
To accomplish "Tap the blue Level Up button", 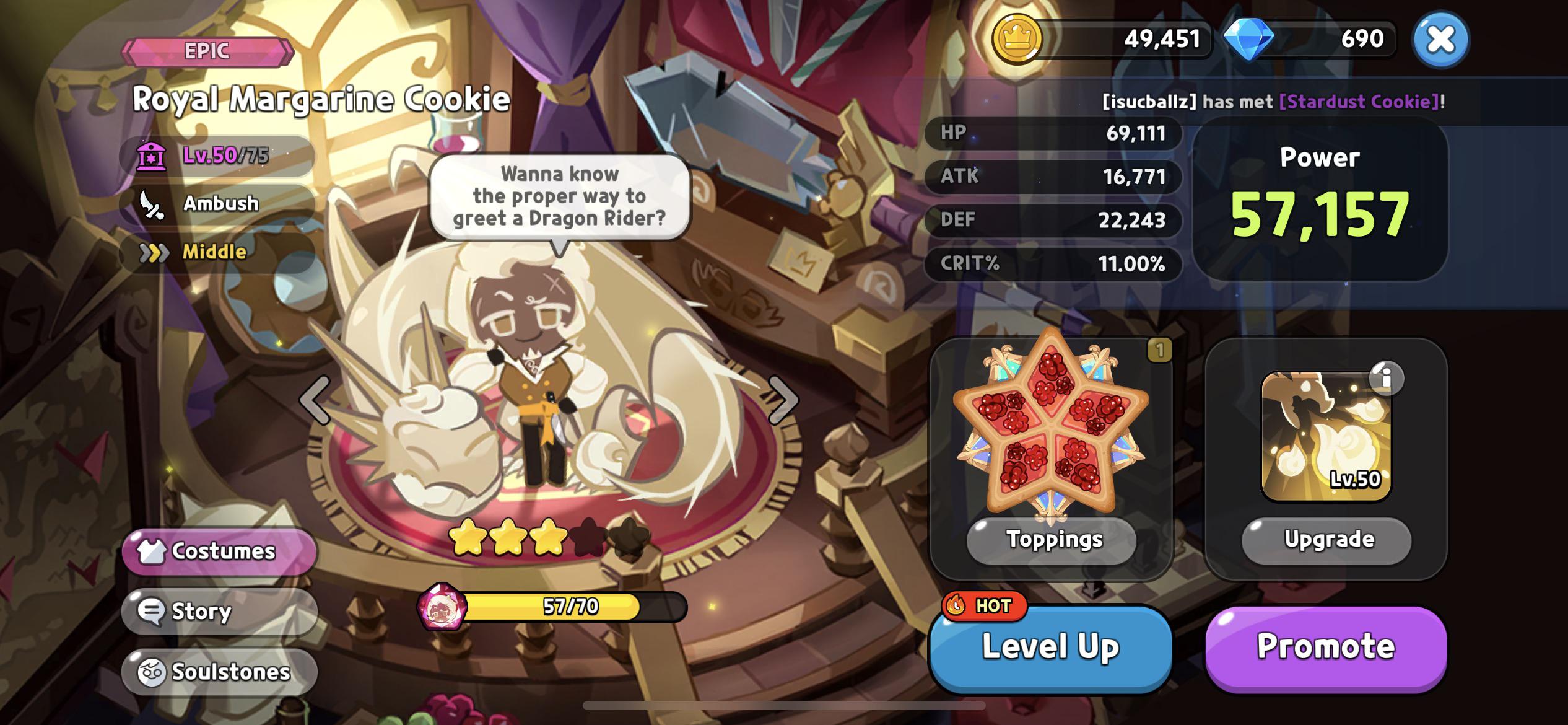I will (x=1050, y=648).
